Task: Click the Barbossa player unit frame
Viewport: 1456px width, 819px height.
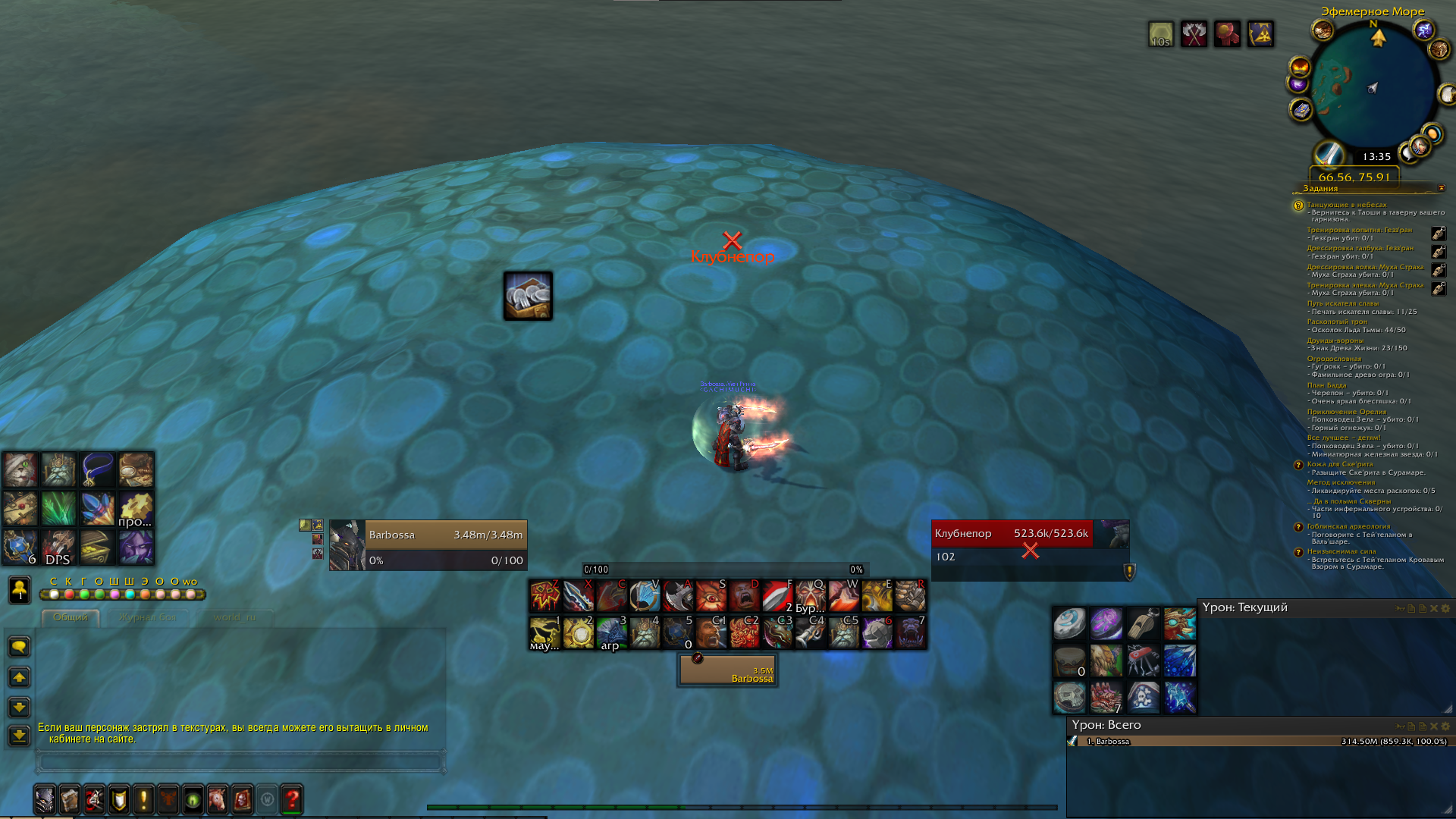Action: (x=446, y=544)
